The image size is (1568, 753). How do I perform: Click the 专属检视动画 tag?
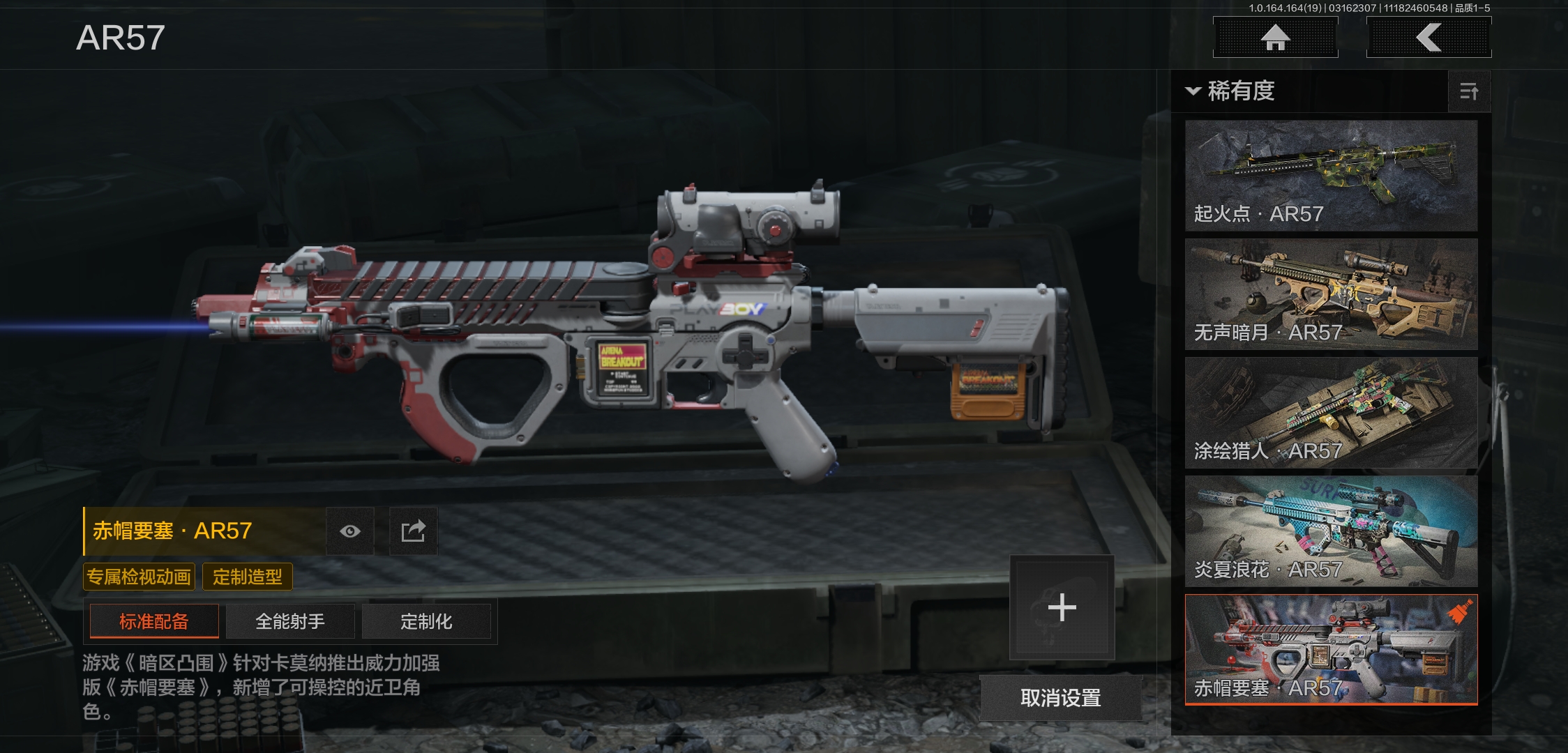[139, 577]
